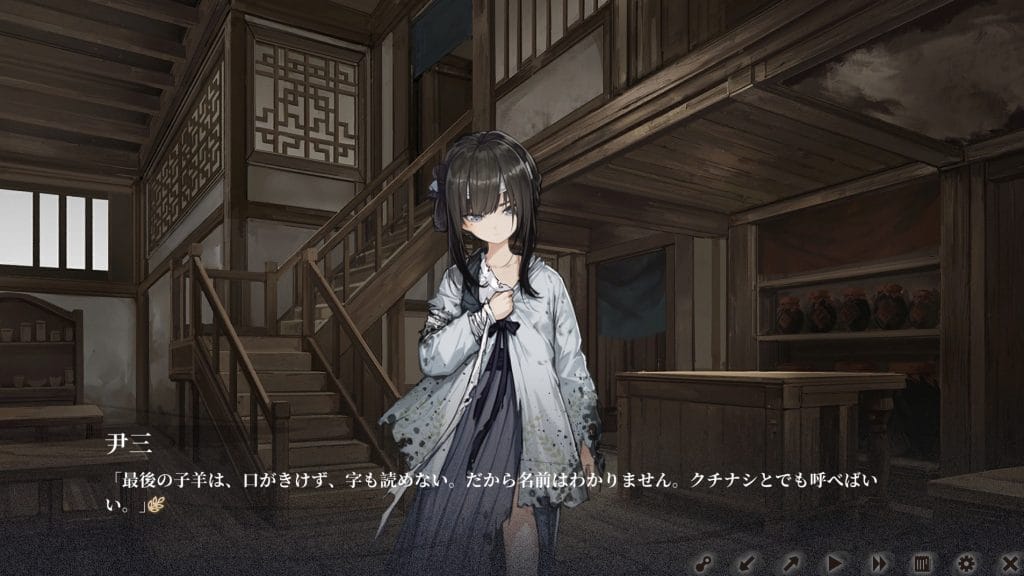Click the up-right arrow icon
The height and width of the screenshot is (576, 1024).
pos(791,563)
